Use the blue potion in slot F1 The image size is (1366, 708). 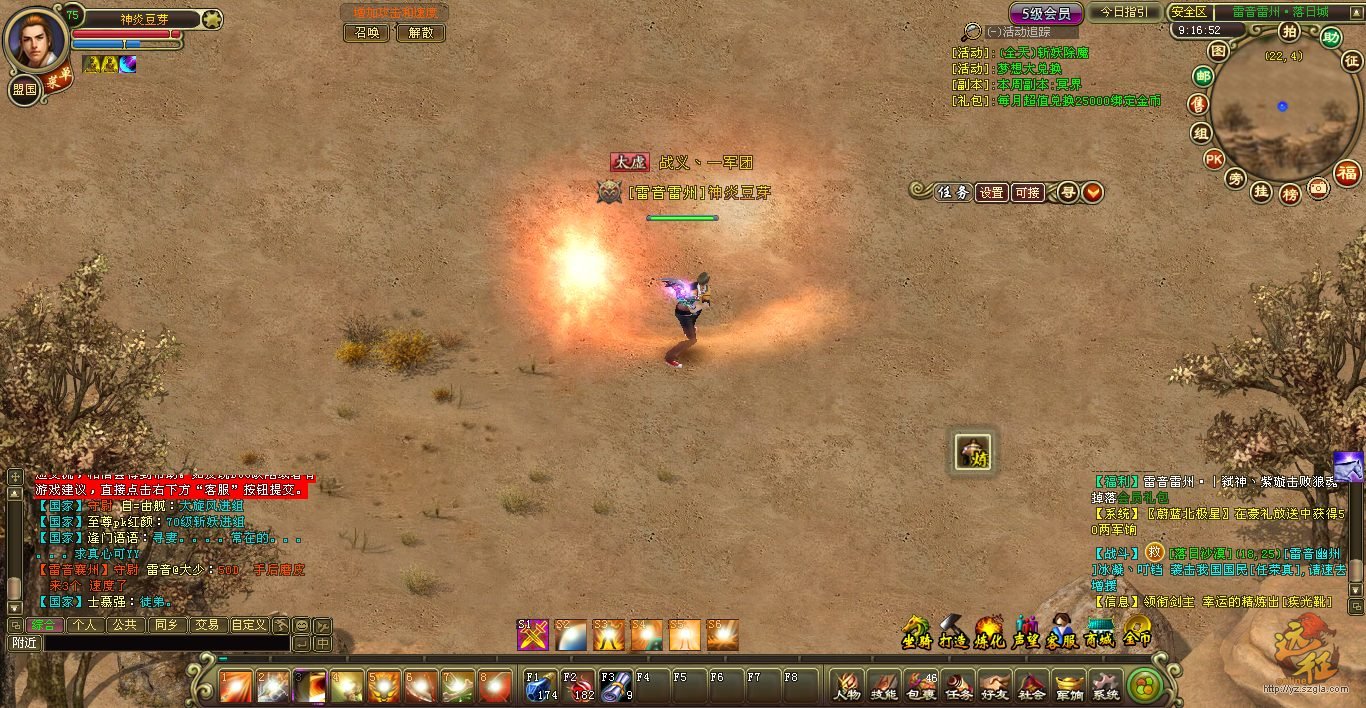point(540,686)
